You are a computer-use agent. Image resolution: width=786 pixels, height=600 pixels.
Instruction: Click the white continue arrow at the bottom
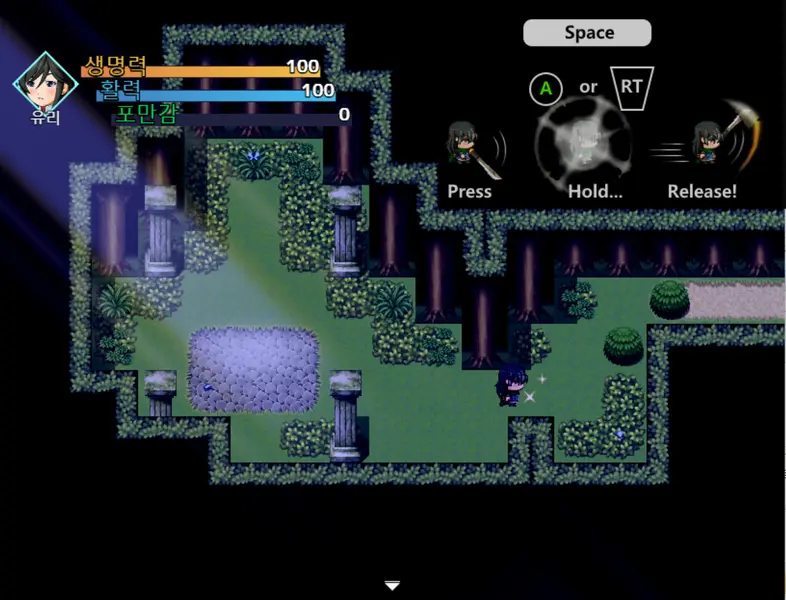click(393, 585)
